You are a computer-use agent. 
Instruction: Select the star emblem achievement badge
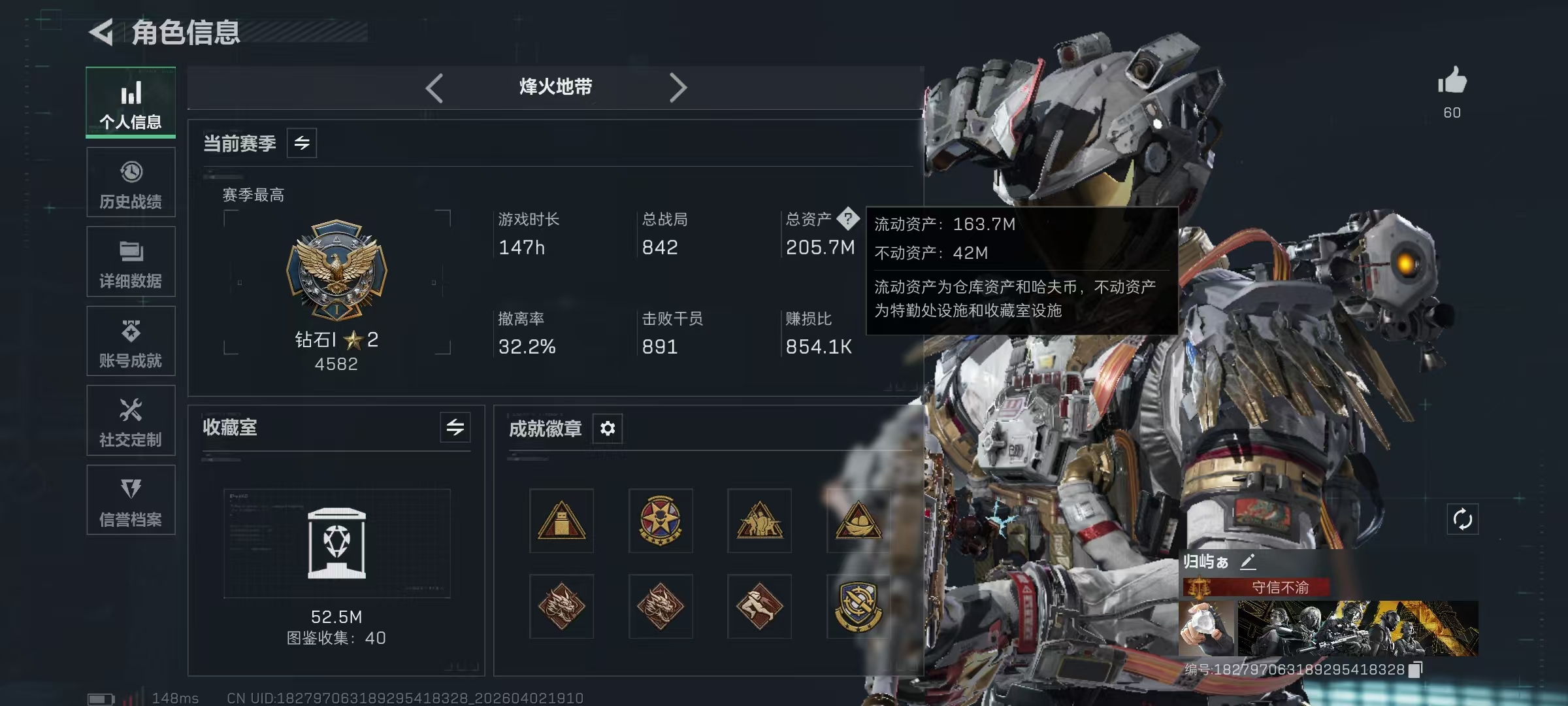(x=660, y=521)
